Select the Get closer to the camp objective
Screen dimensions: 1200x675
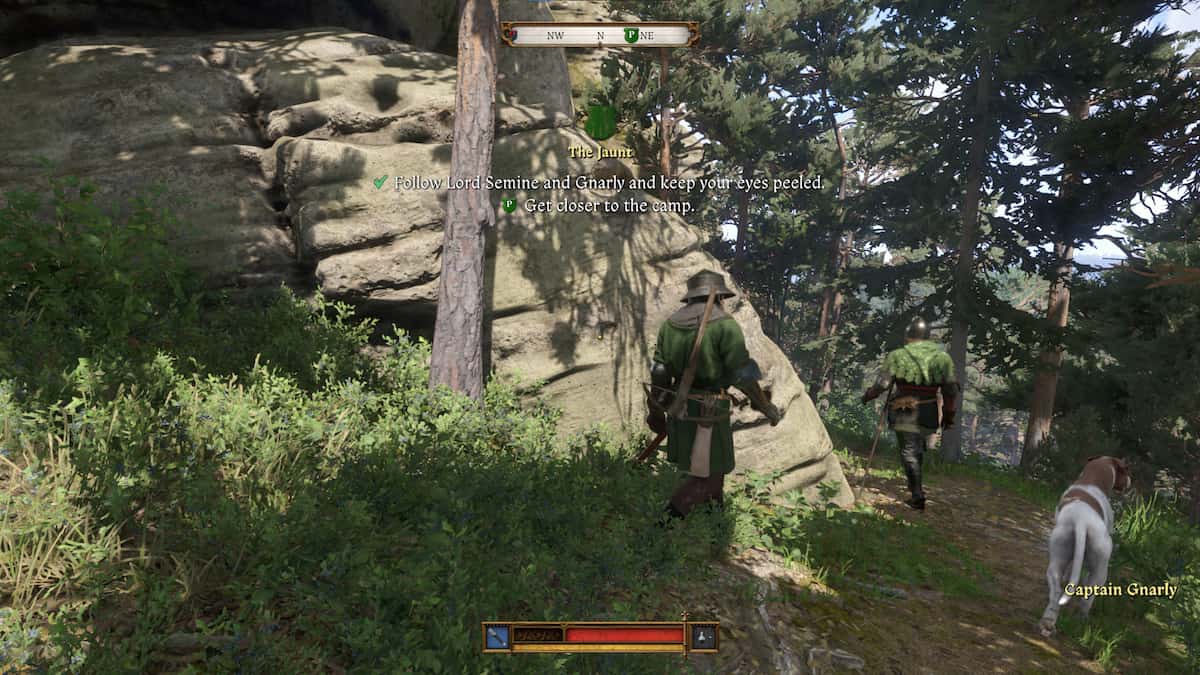609,205
